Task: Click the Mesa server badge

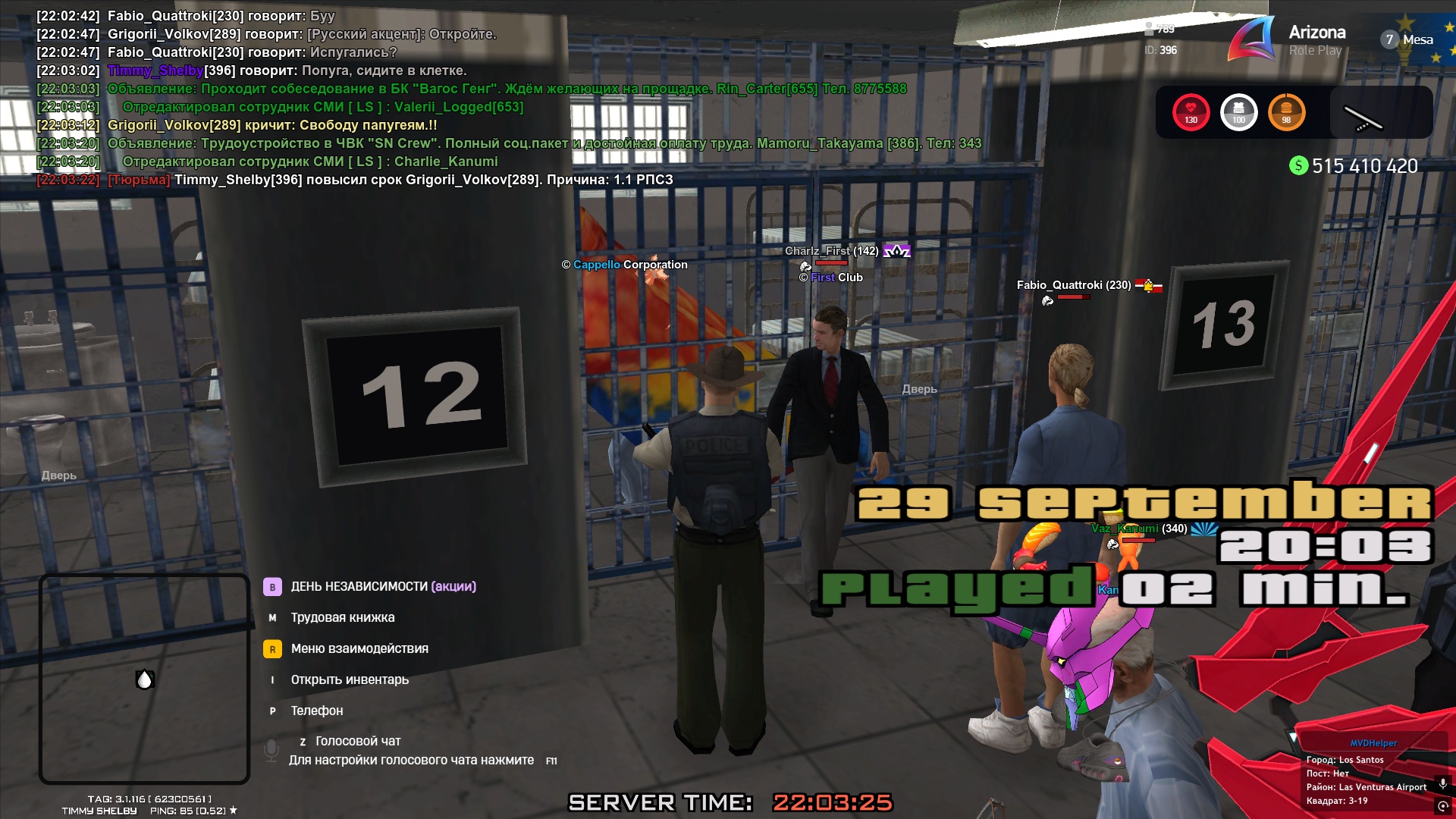Action: pos(1409,39)
